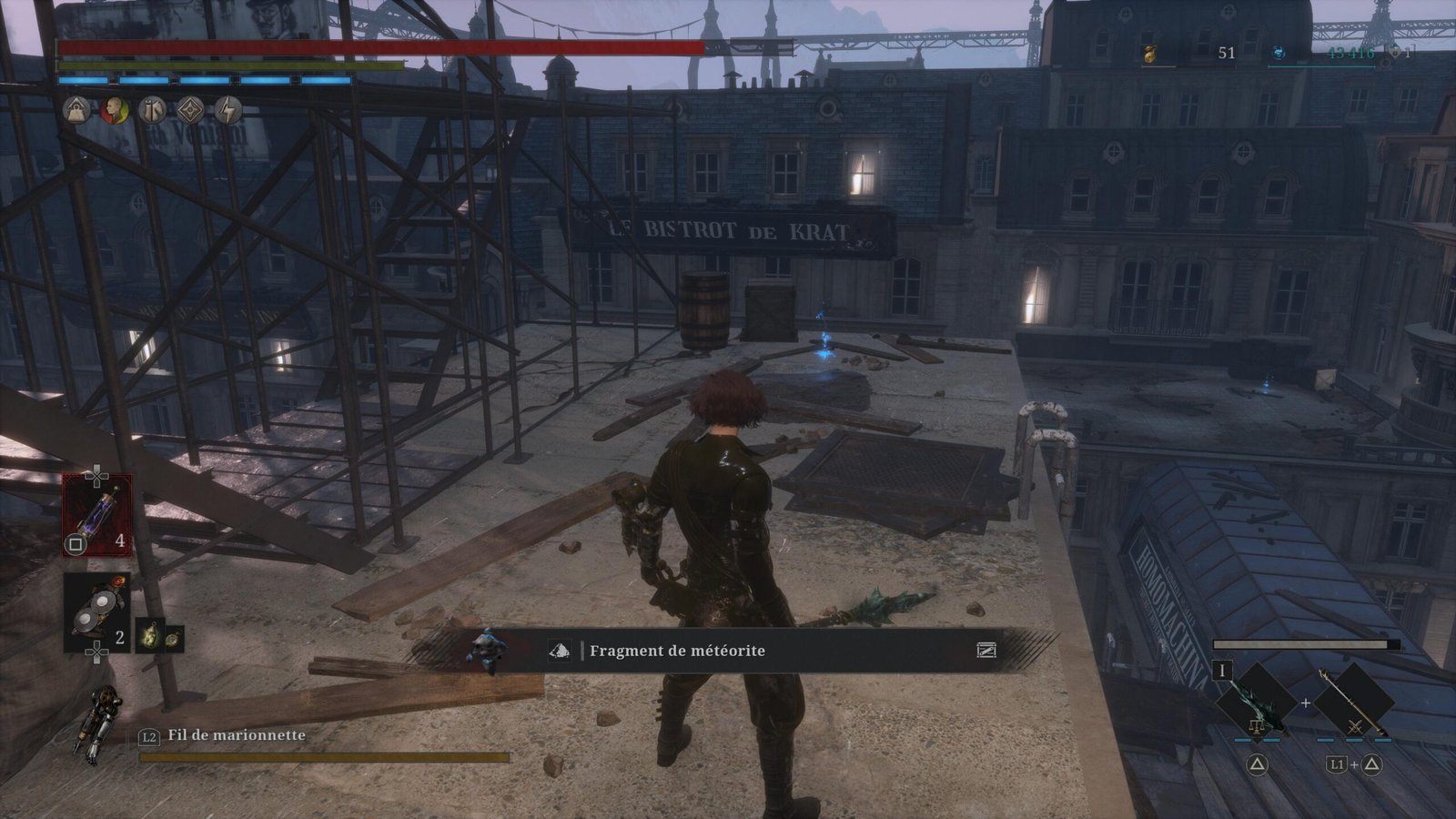Click the weight buff status icon
Screen dimensions: 1456x819
(x=76, y=110)
